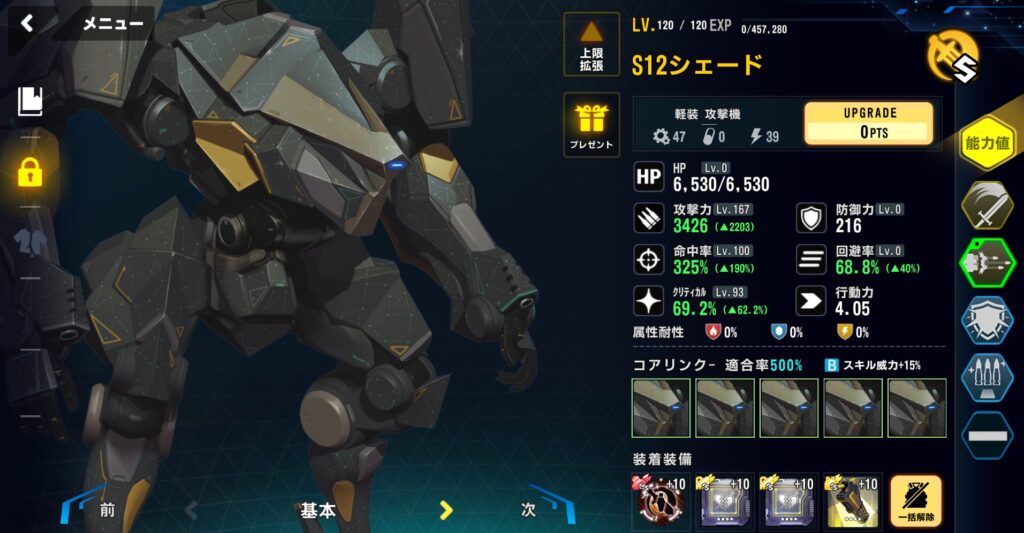1024x533 pixels.
Task: Open the 上限拡張 limit expansion button
Action: coord(591,45)
